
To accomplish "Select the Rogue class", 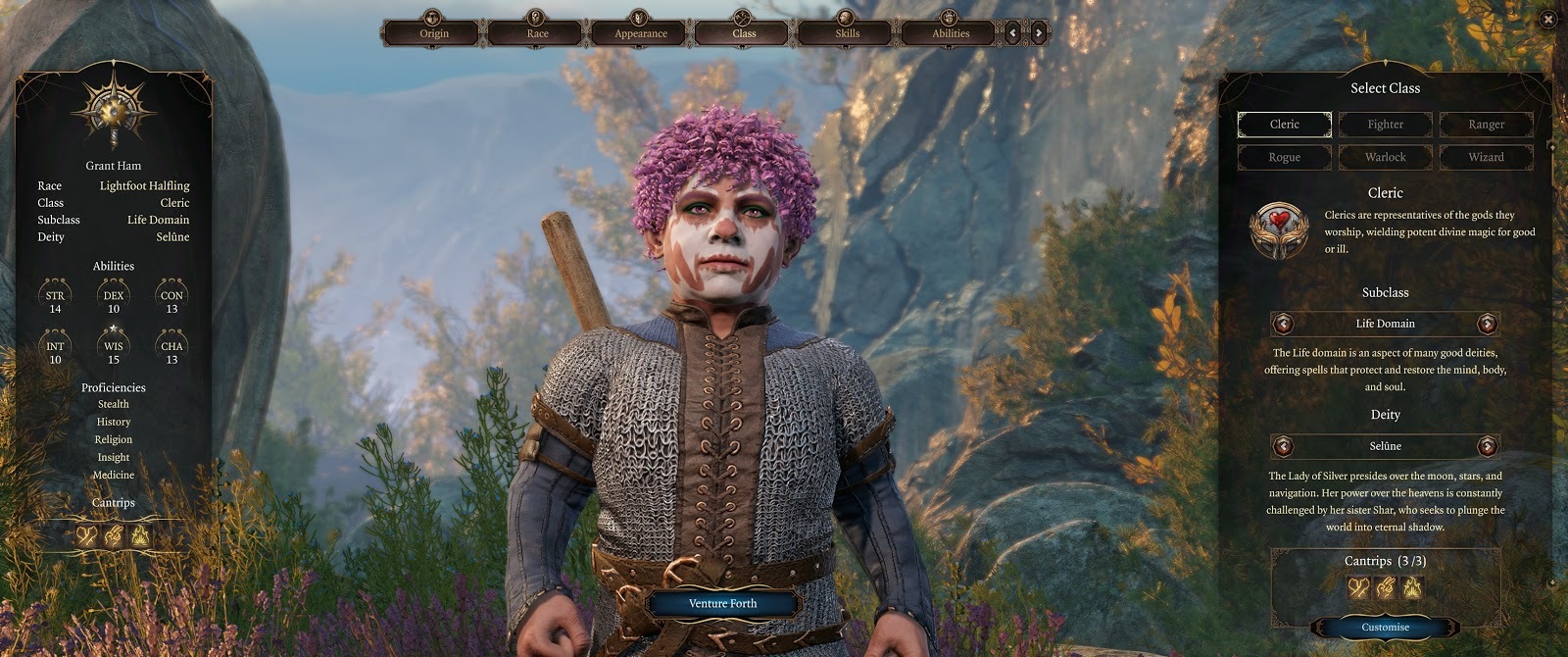I will pos(1284,157).
